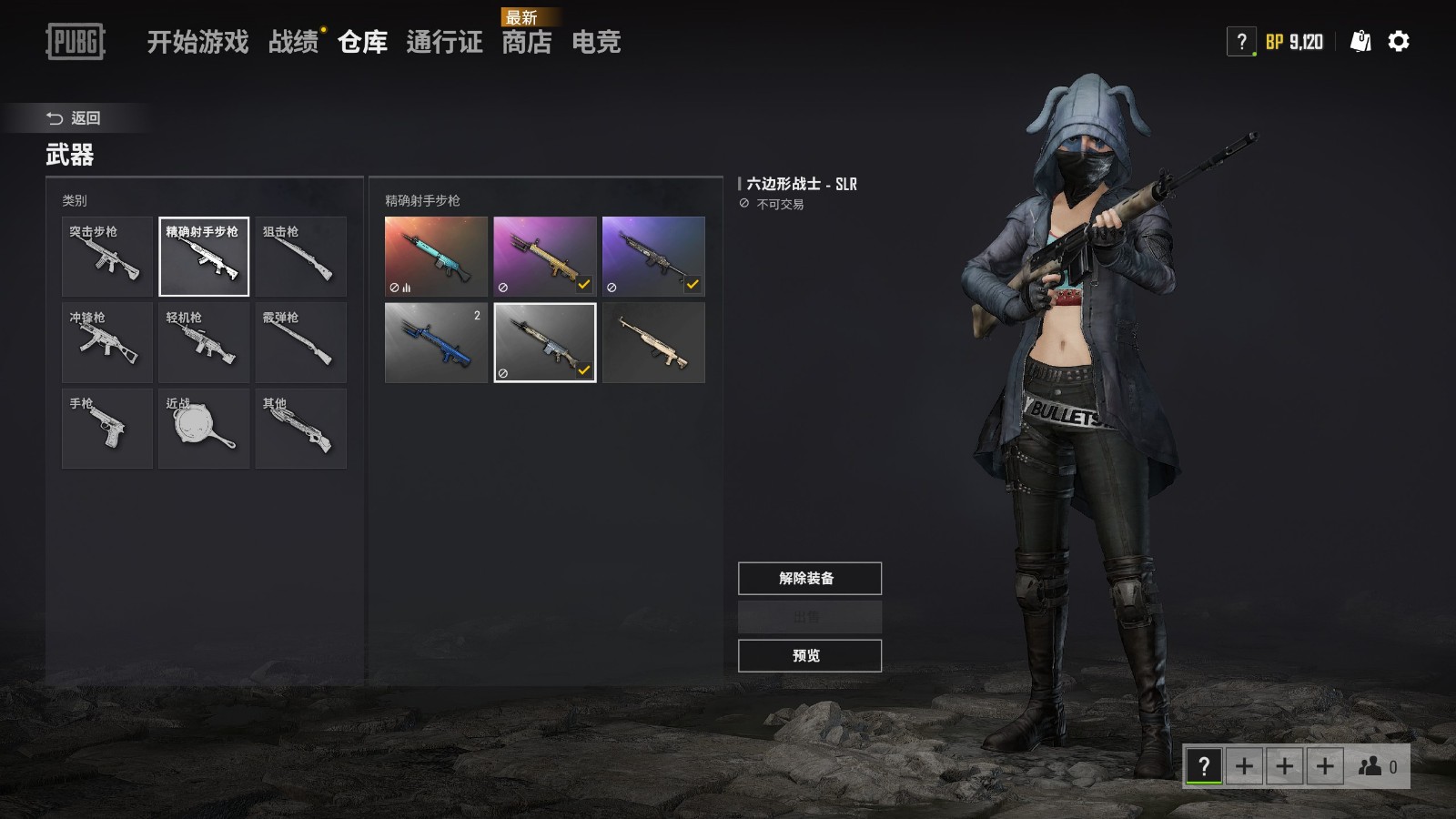This screenshot has height=819, width=1456.
Task: Select the 狙击枪 sniper rifle category icon
Action: click(301, 257)
